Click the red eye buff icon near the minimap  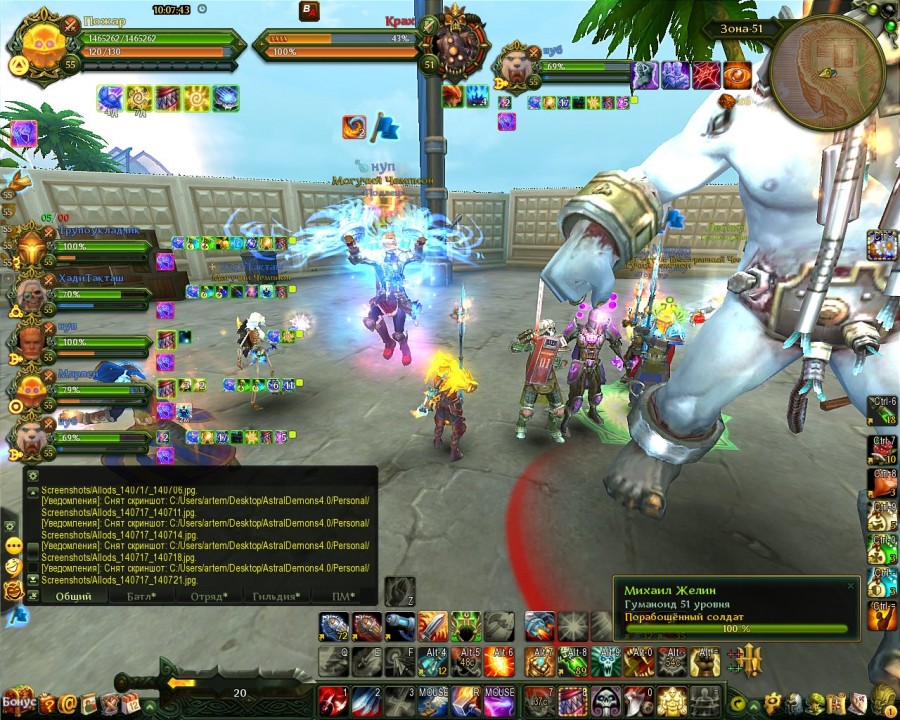(x=738, y=74)
